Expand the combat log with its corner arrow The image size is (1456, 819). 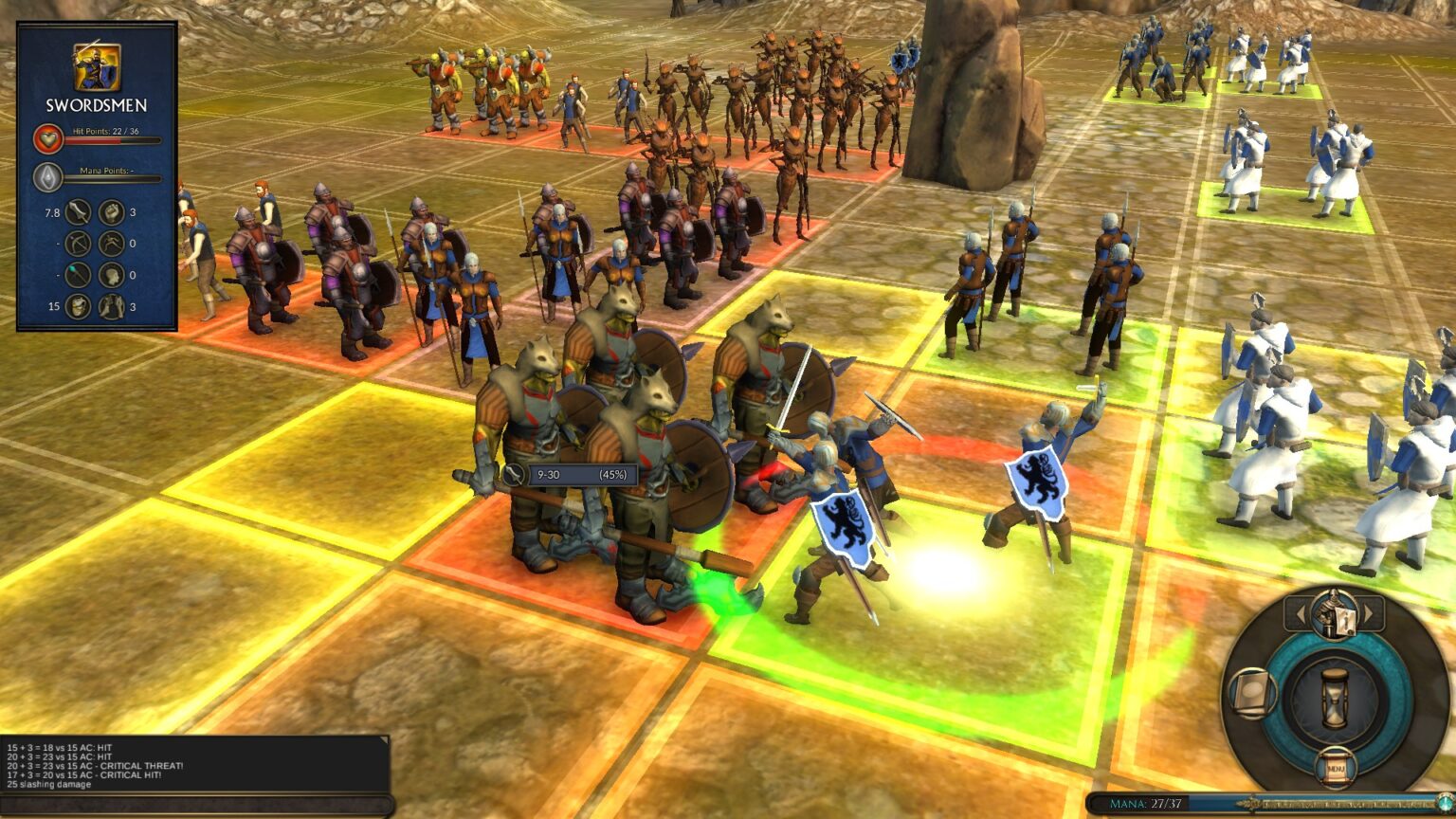(x=383, y=741)
